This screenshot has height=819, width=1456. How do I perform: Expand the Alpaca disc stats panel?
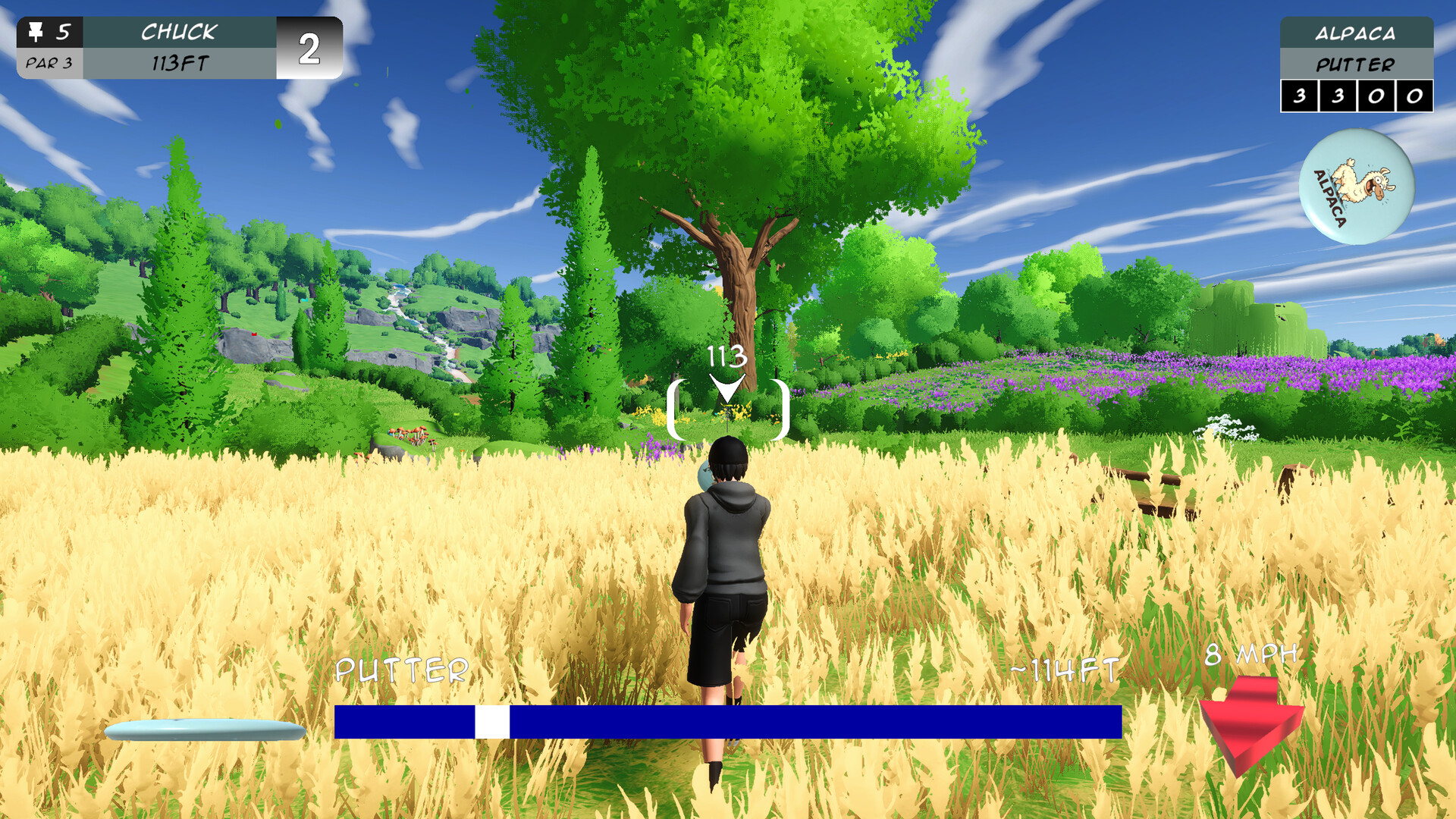tap(1357, 96)
